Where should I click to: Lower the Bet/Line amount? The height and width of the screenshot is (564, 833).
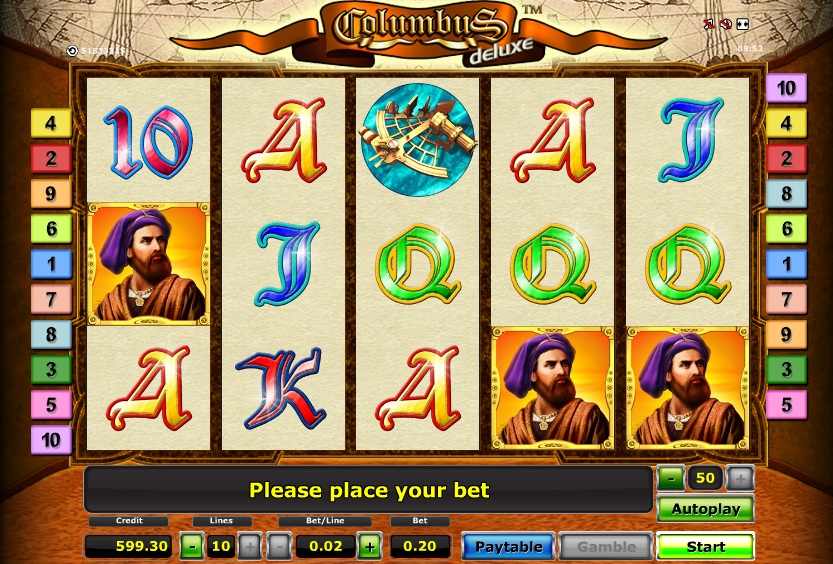point(280,546)
